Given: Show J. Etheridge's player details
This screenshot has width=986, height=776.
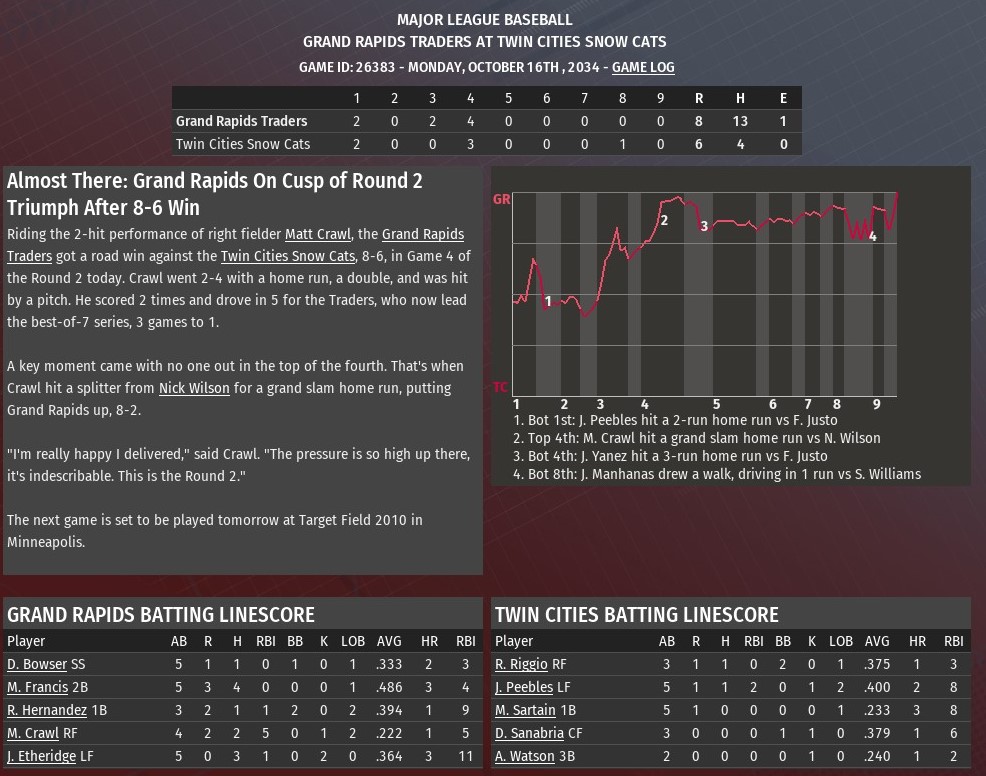Looking at the screenshot, I should pos(41,756).
